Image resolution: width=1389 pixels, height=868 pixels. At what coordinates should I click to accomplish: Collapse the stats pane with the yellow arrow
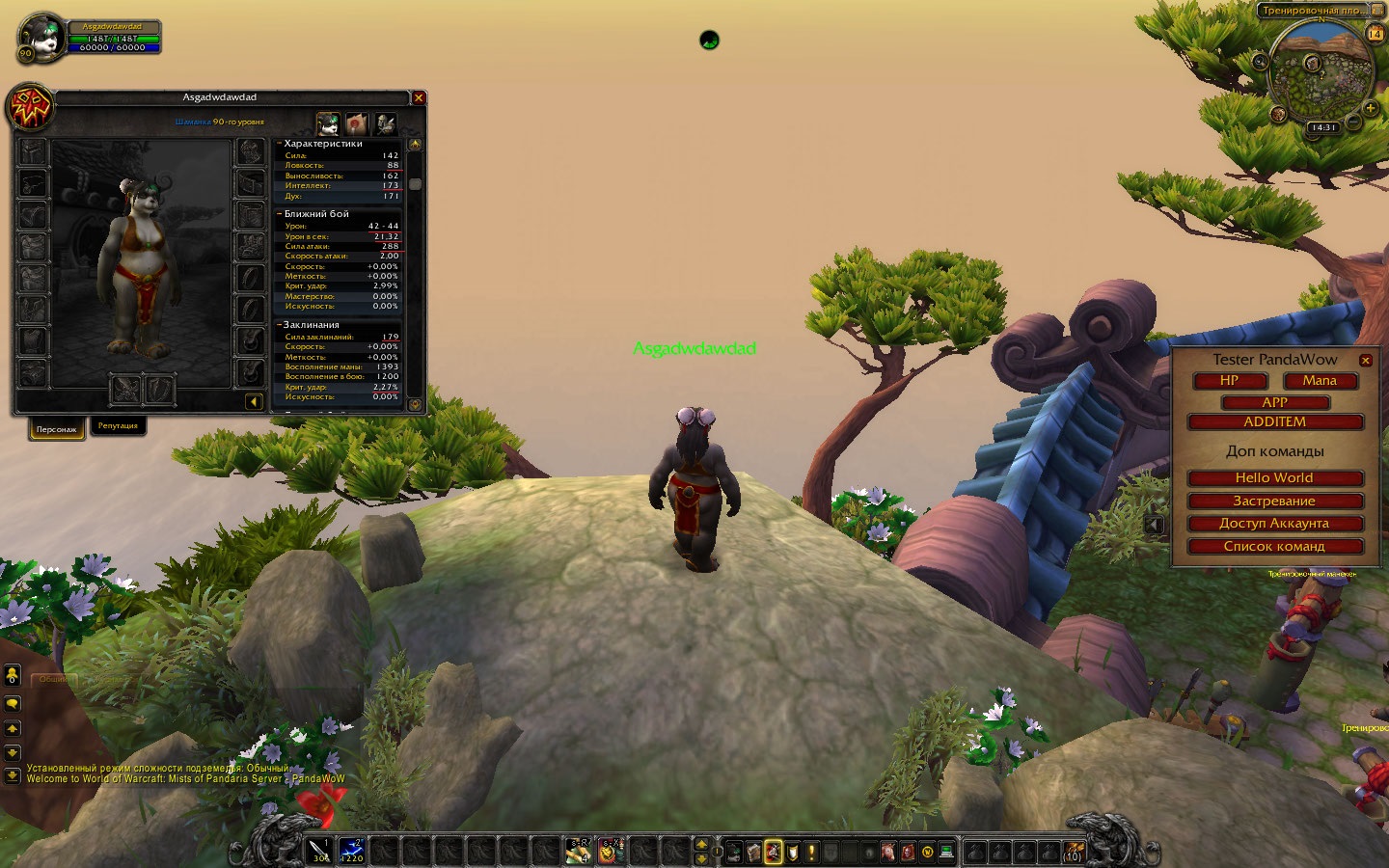254,401
